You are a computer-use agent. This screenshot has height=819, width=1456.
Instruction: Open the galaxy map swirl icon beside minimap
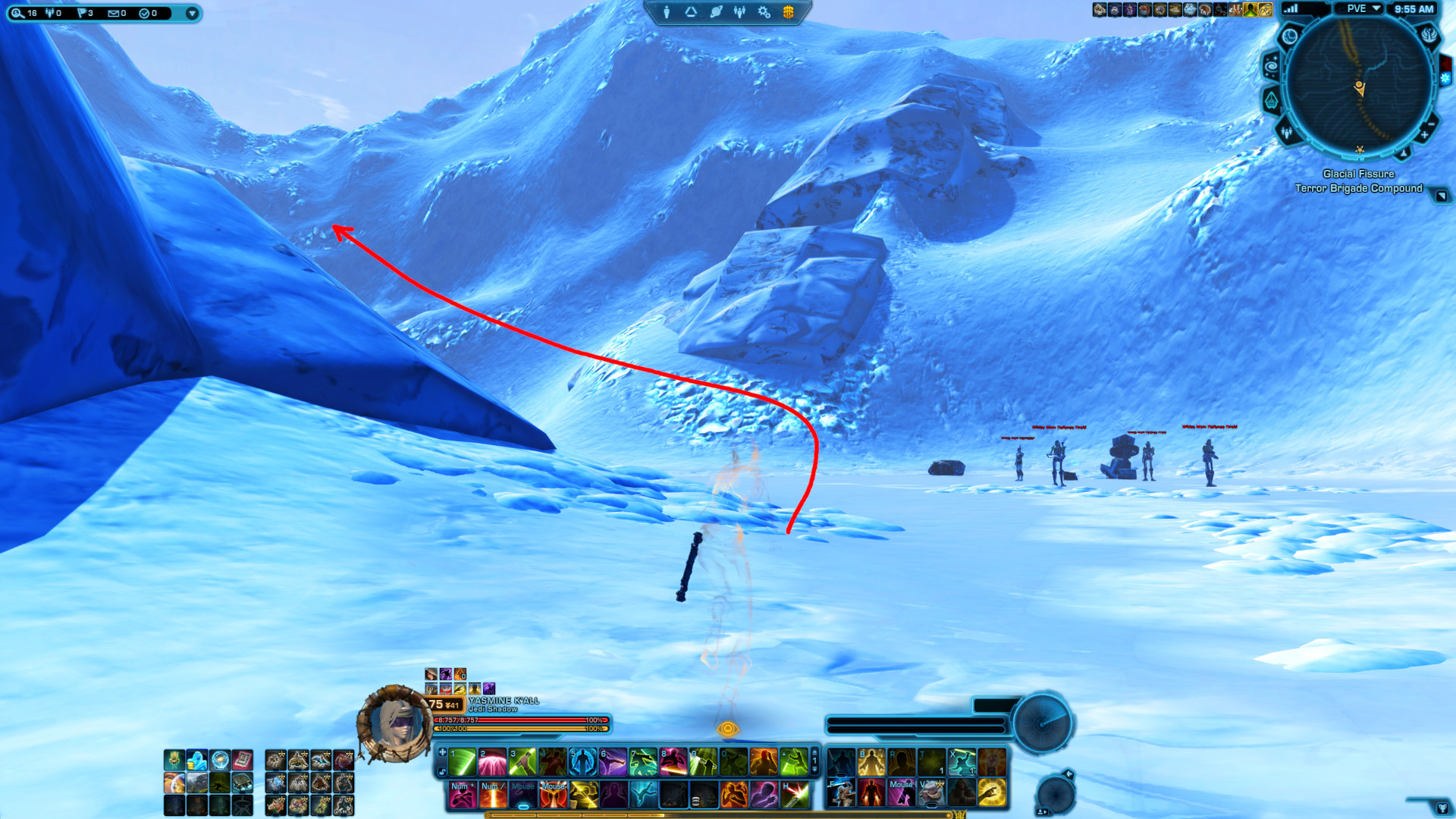[x=1272, y=65]
